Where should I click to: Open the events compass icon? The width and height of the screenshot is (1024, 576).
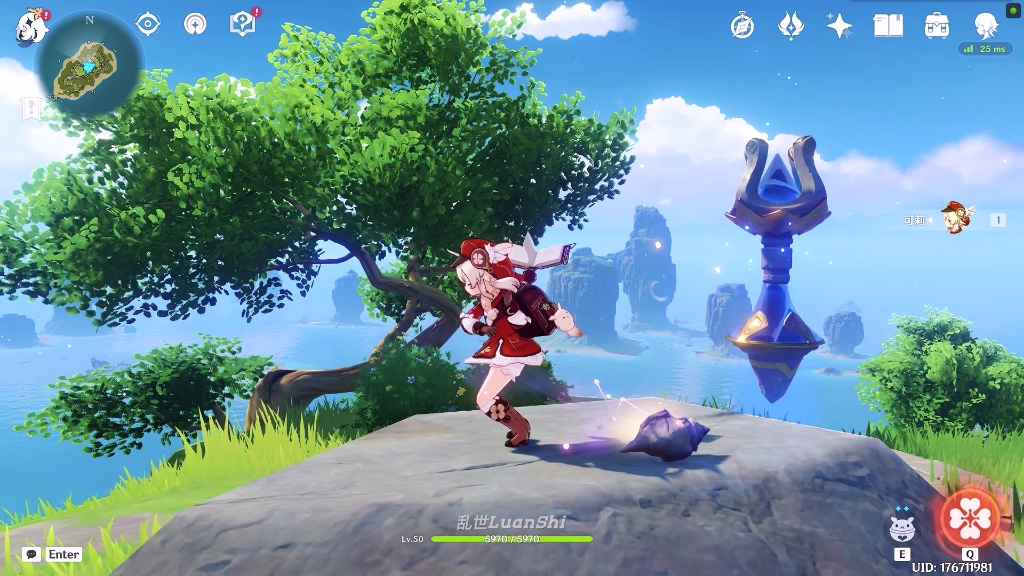point(742,26)
